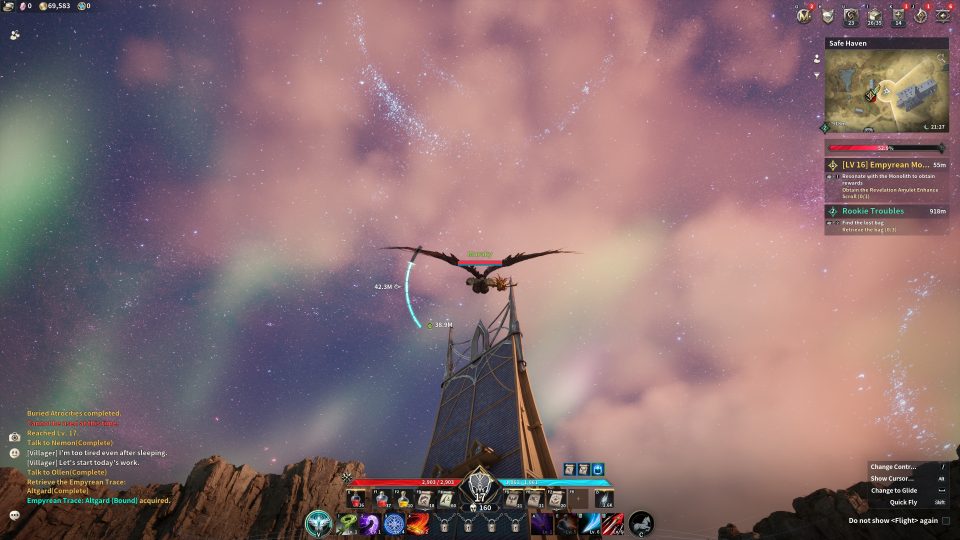
Task: Open the eye icon menu in top bar
Action: [942, 15]
